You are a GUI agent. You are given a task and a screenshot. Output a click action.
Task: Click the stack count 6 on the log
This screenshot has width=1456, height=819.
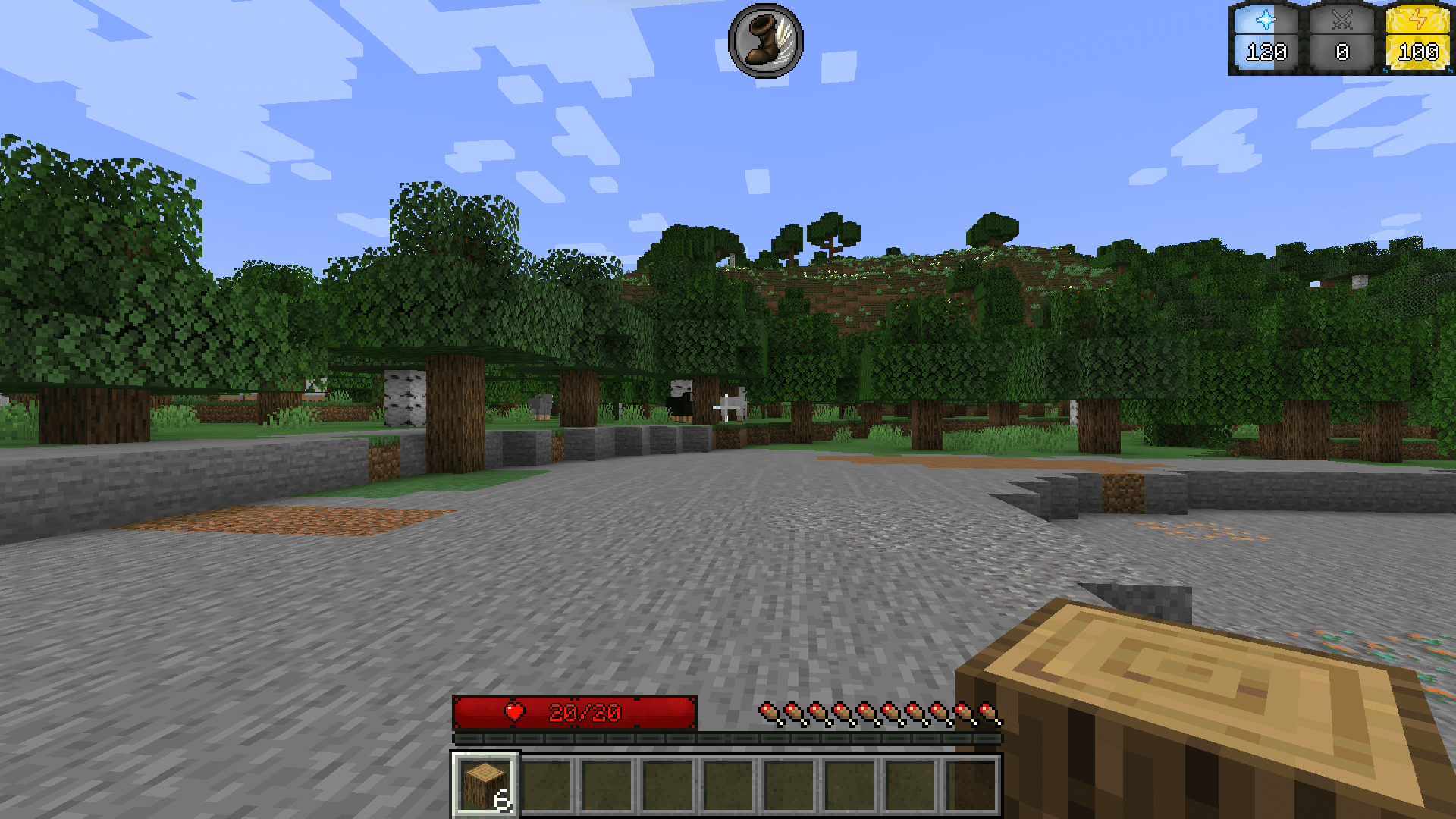503,800
